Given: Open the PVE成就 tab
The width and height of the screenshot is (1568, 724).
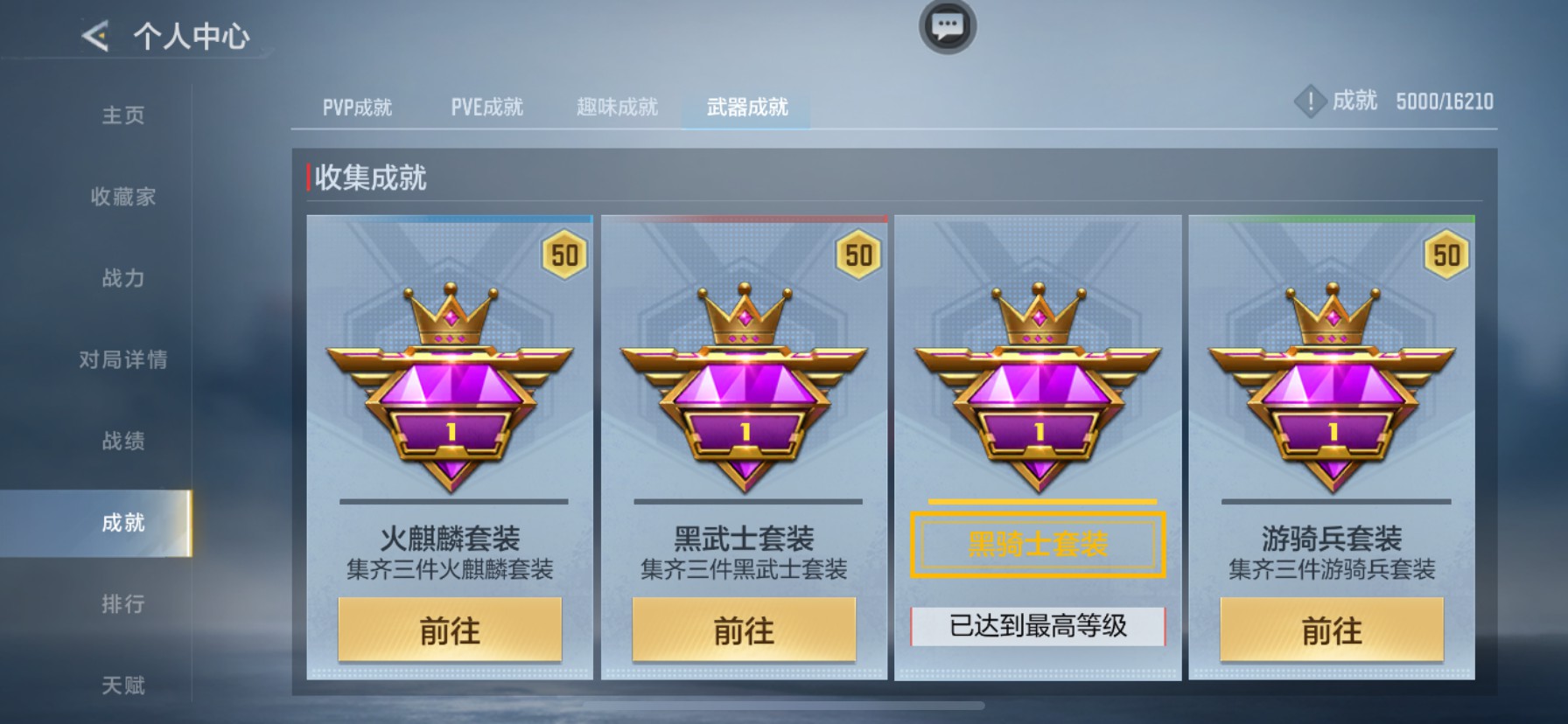Looking at the screenshot, I should (486, 106).
